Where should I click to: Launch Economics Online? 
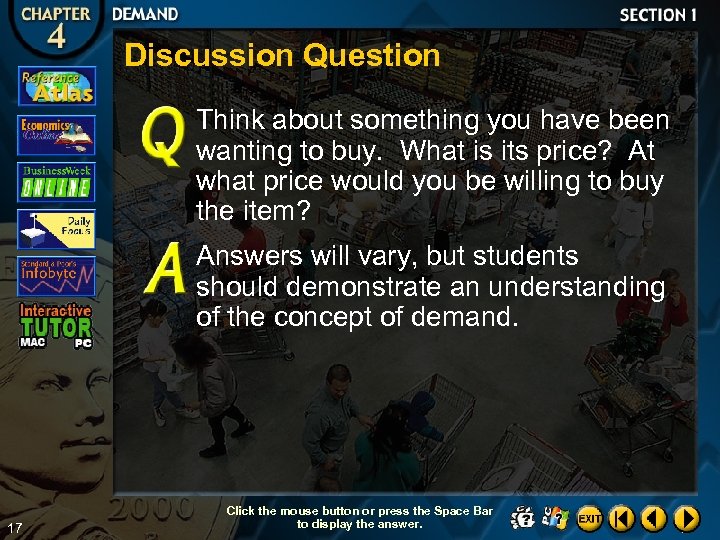[56, 134]
